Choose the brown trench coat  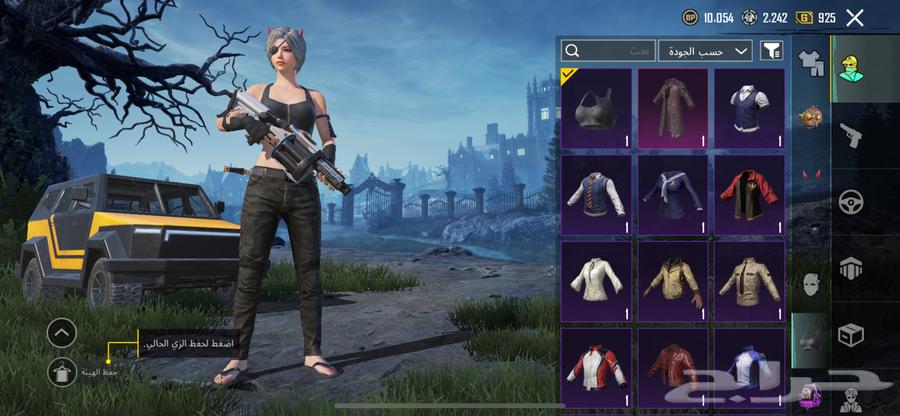[673, 109]
